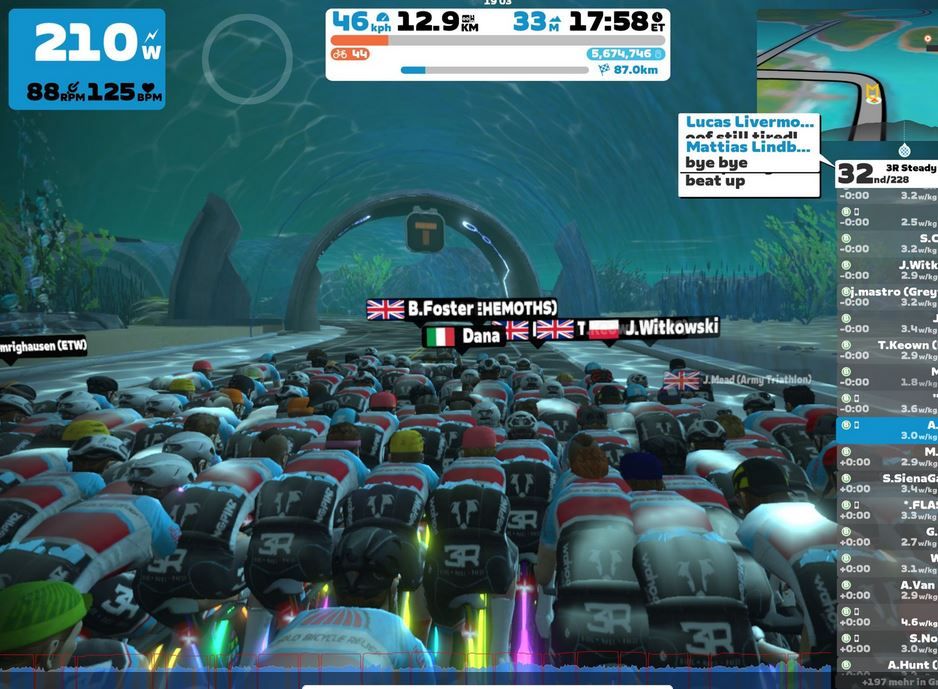Viewport: 938px width, 689px height.
Task: Click the 87.0km route progress bar
Action: point(494,70)
